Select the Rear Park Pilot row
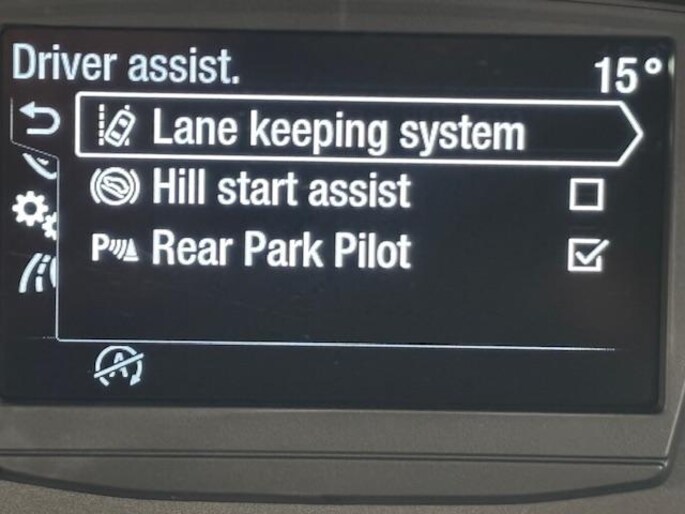 (x=282, y=251)
